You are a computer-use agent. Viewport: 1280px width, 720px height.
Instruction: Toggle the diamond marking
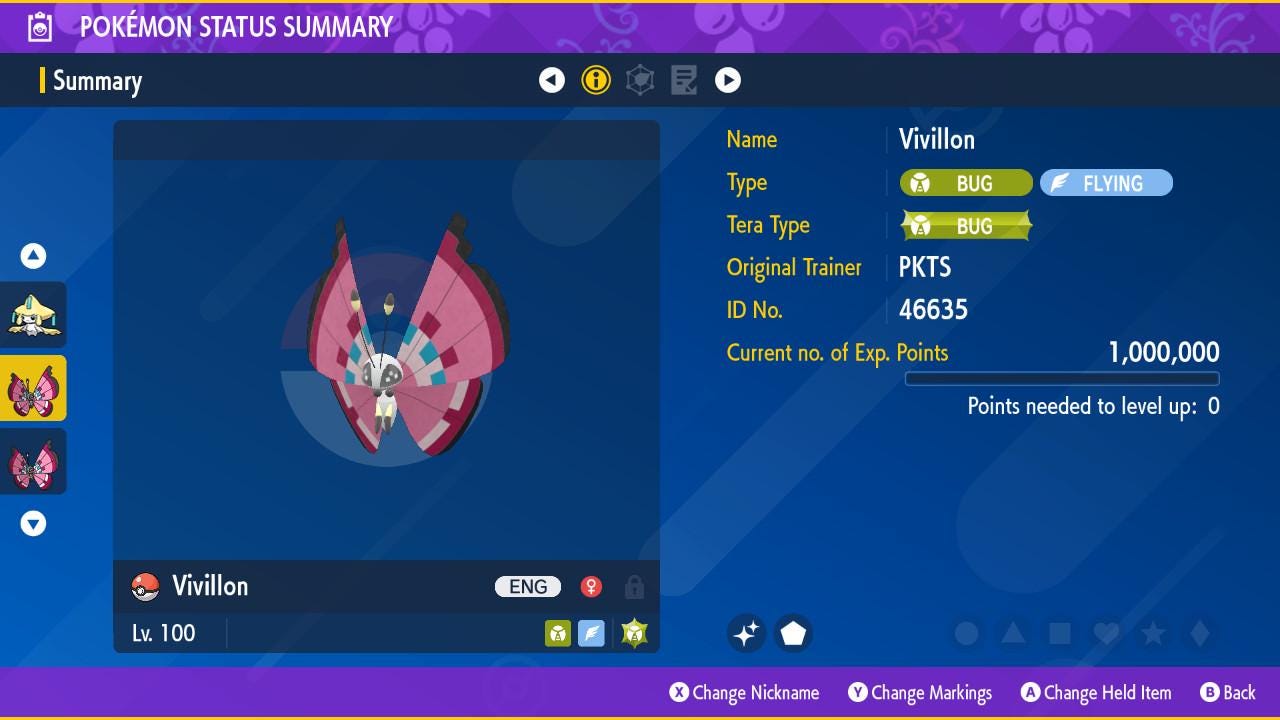(1200, 633)
